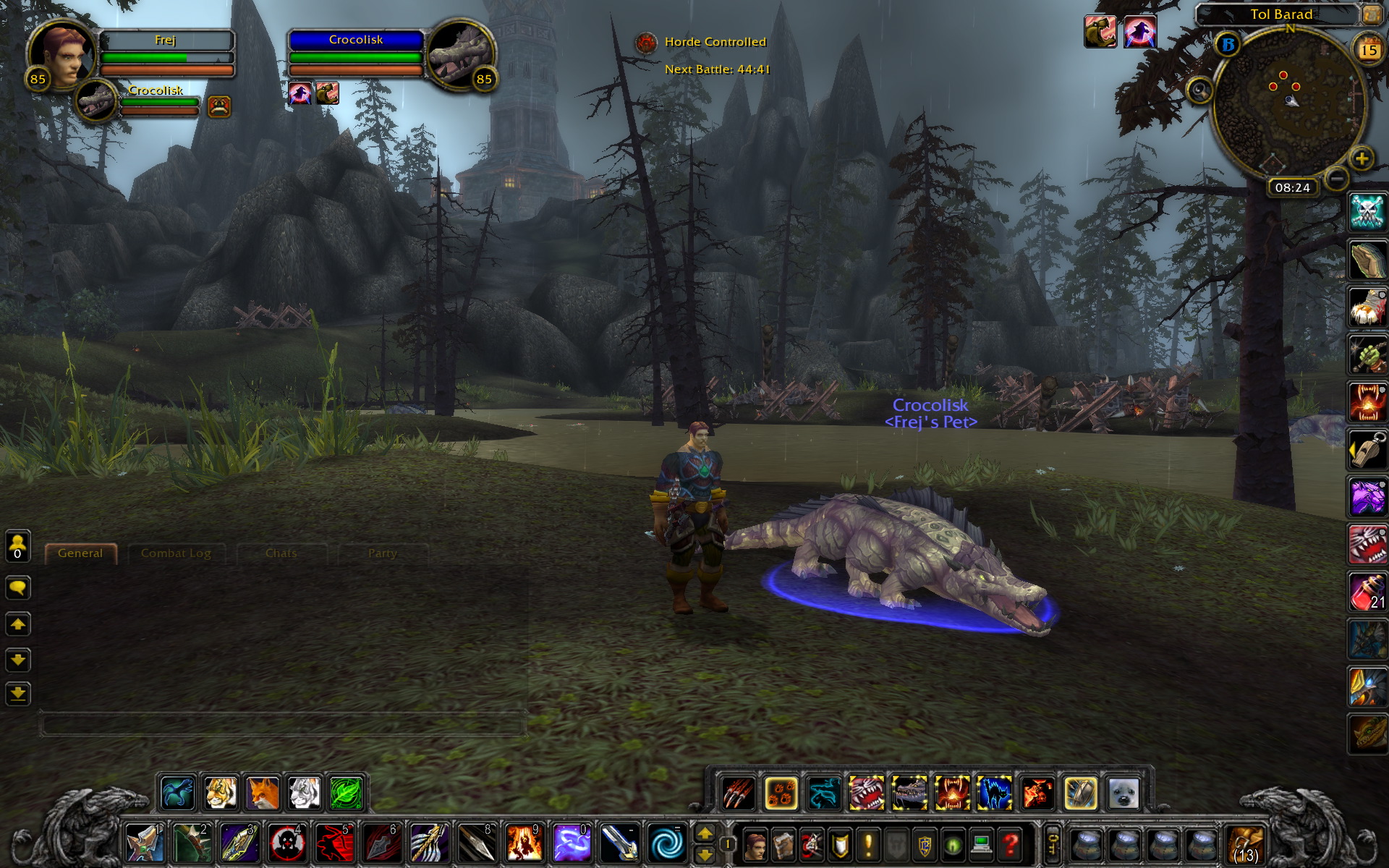Zoom in on the minimap
Image resolution: width=1389 pixels, height=868 pixels.
1362,158
